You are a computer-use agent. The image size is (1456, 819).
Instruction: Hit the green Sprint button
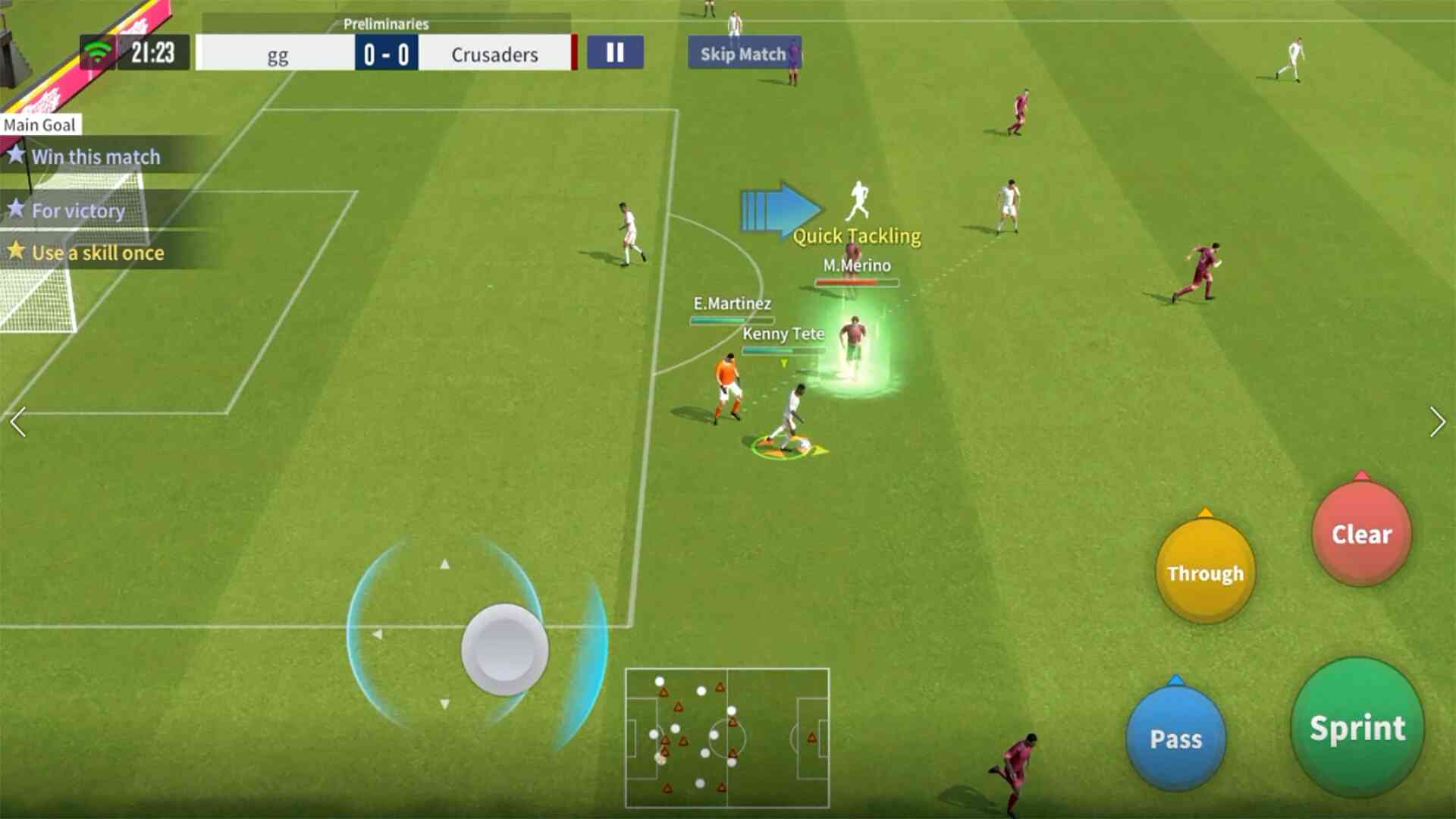point(1357,728)
